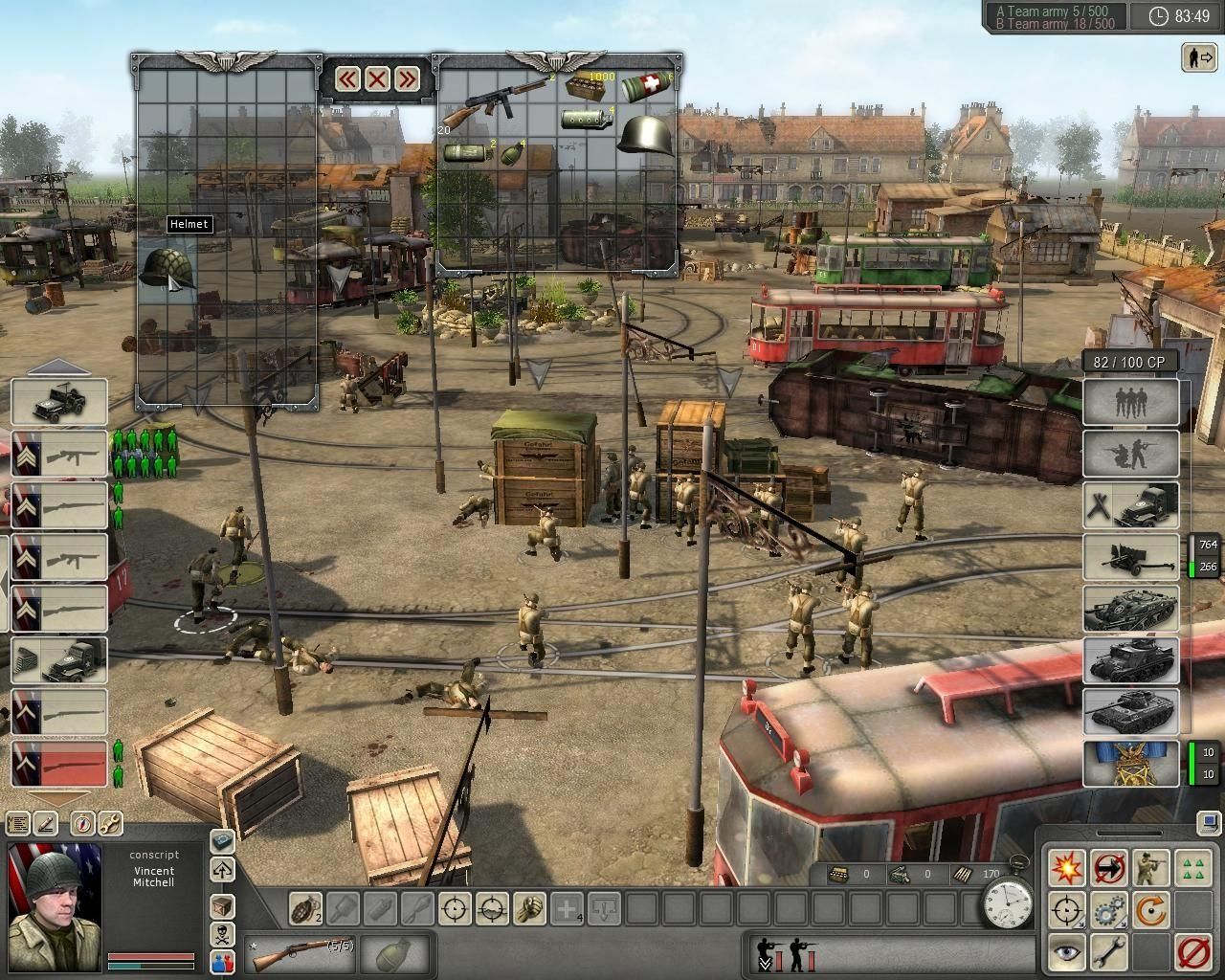1225x980 pixels.
Task: Click the double right arrow transfer button
Action: coord(407,78)
